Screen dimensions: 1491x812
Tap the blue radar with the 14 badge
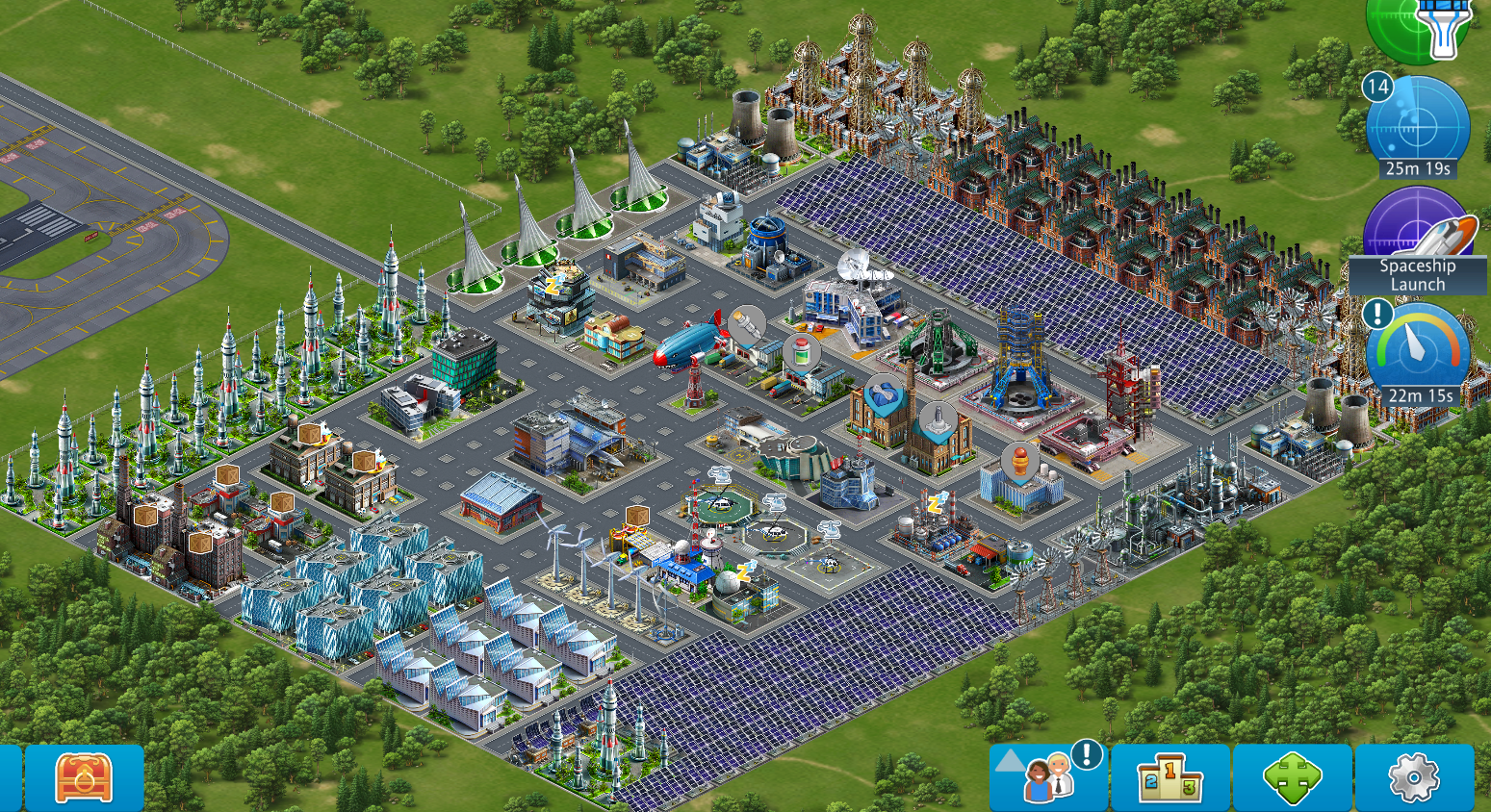pyautogui.click(x=1417, y=127)
